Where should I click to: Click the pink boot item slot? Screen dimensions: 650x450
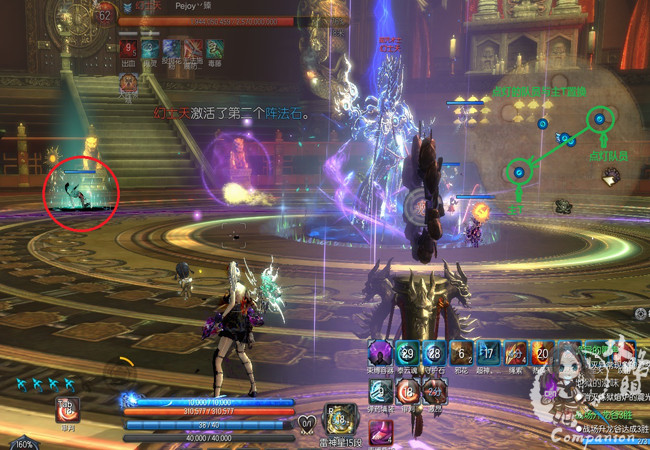(382, 434)
